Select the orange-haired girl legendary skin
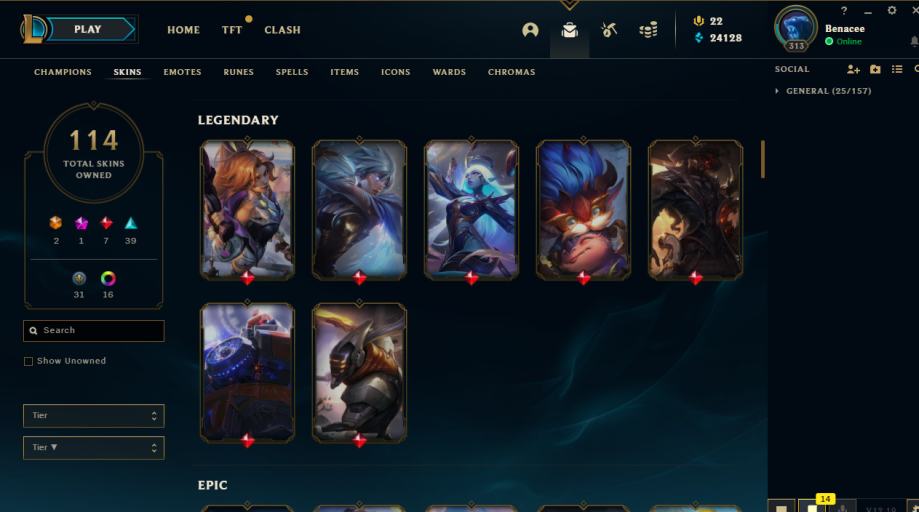 (x=247, y=208)
